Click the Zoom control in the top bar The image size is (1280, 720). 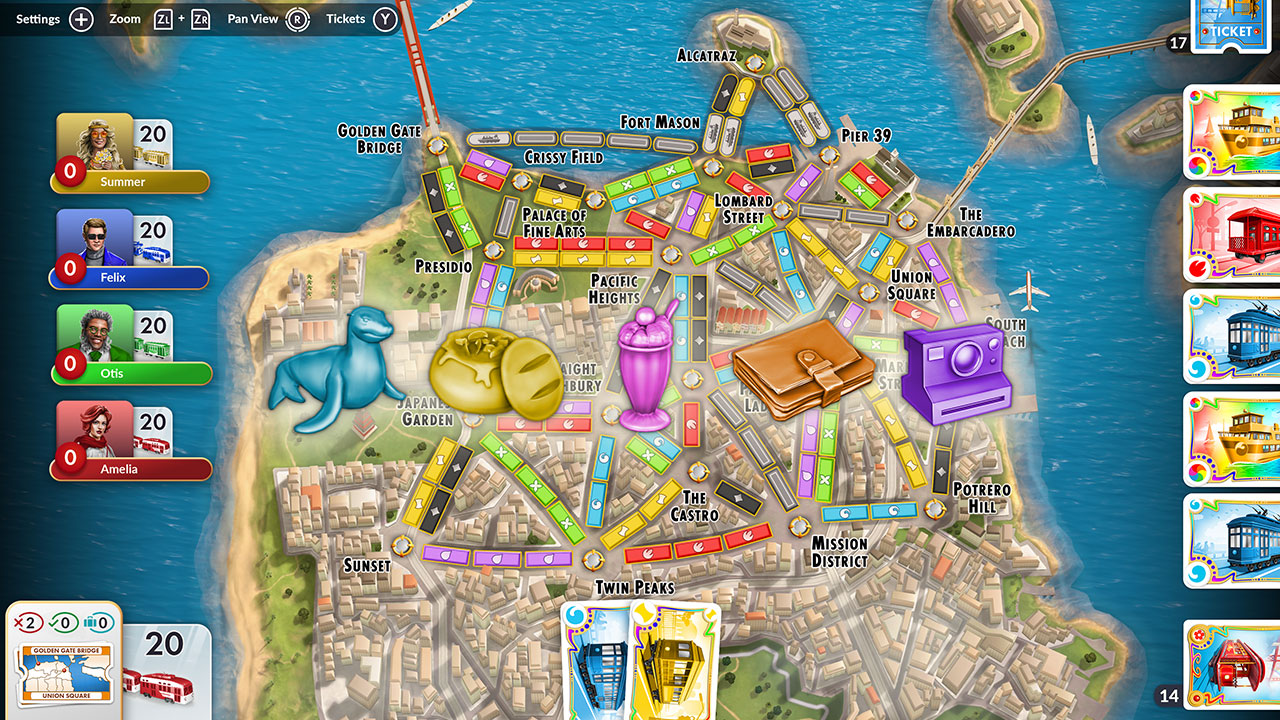pyautogui.click(x=125, y=18)
